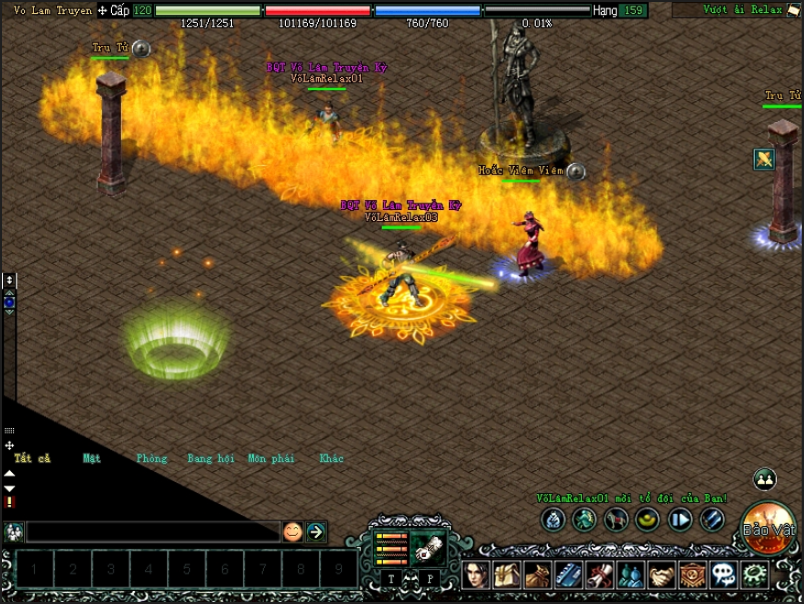Open the handshake trade icon
This screenshot has height=604, width=804.
click(x=661, y=575)
